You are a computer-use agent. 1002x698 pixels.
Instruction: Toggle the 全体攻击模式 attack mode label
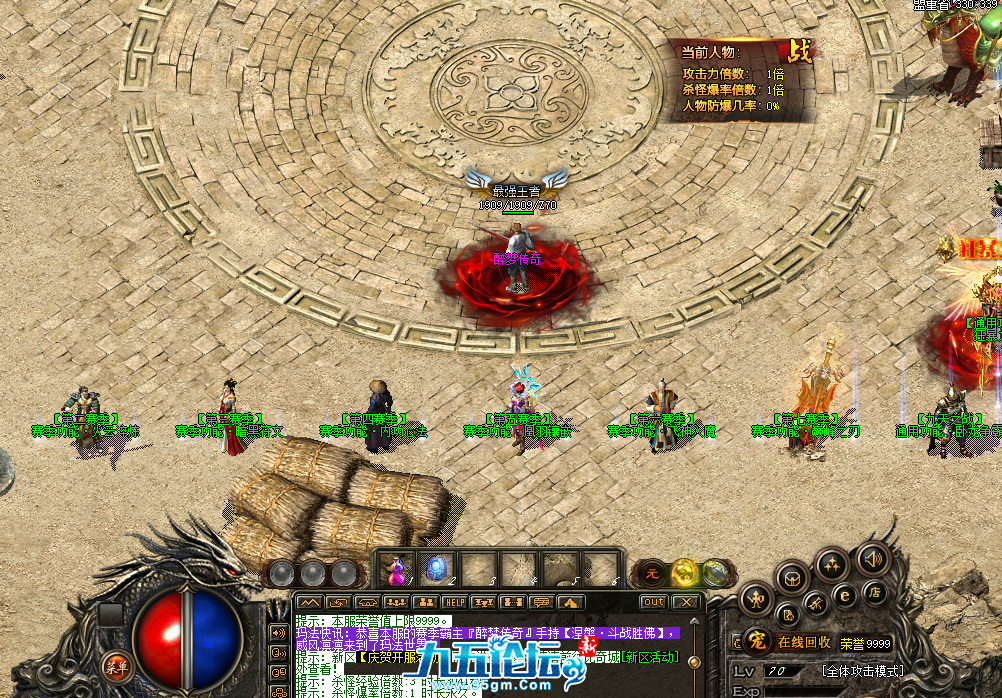click(862, 670)
